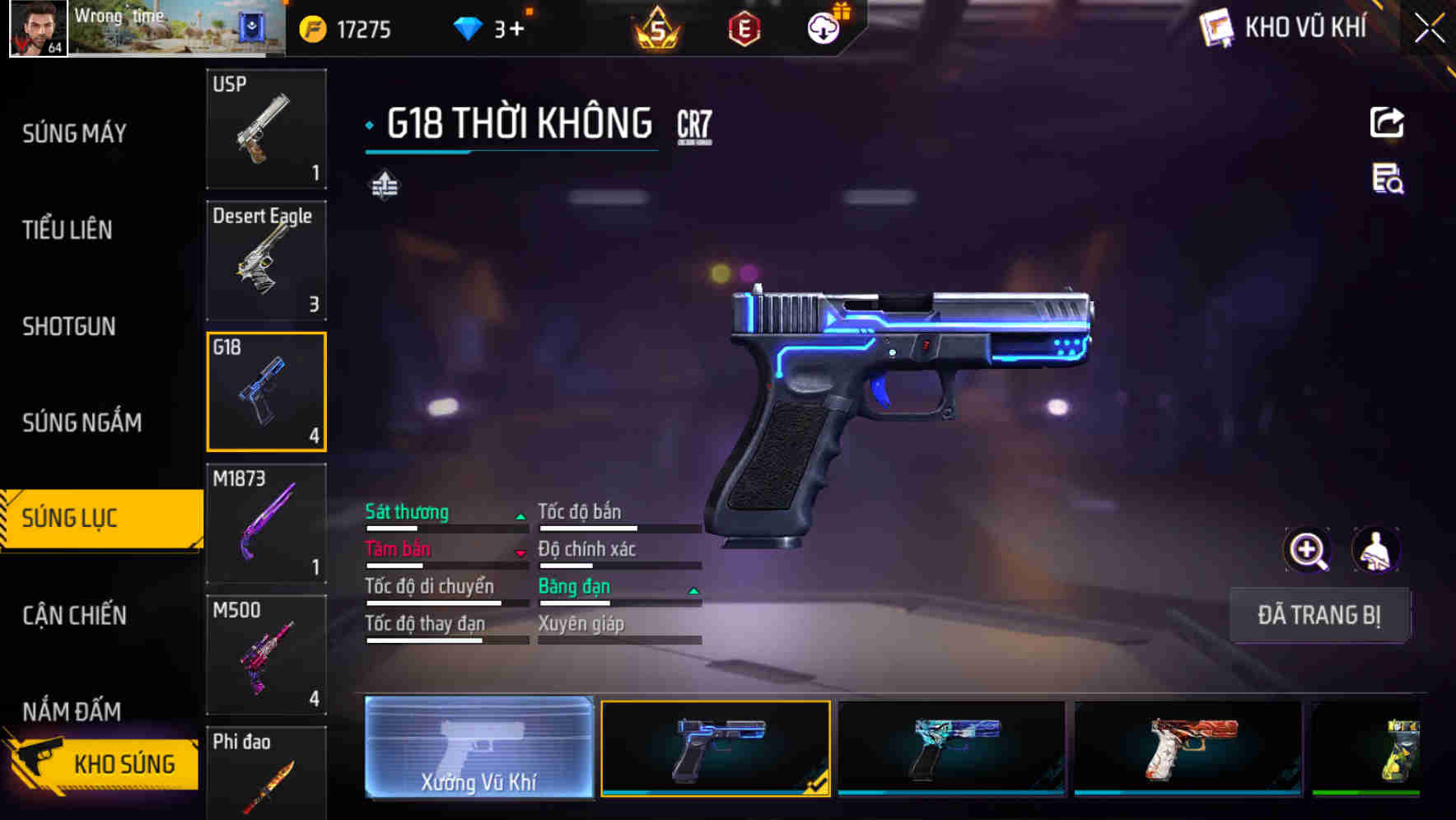Select the cyan-blue patterned G18 skin
The height and width of the screenshot is (820, 1456).
pos(951,748)
